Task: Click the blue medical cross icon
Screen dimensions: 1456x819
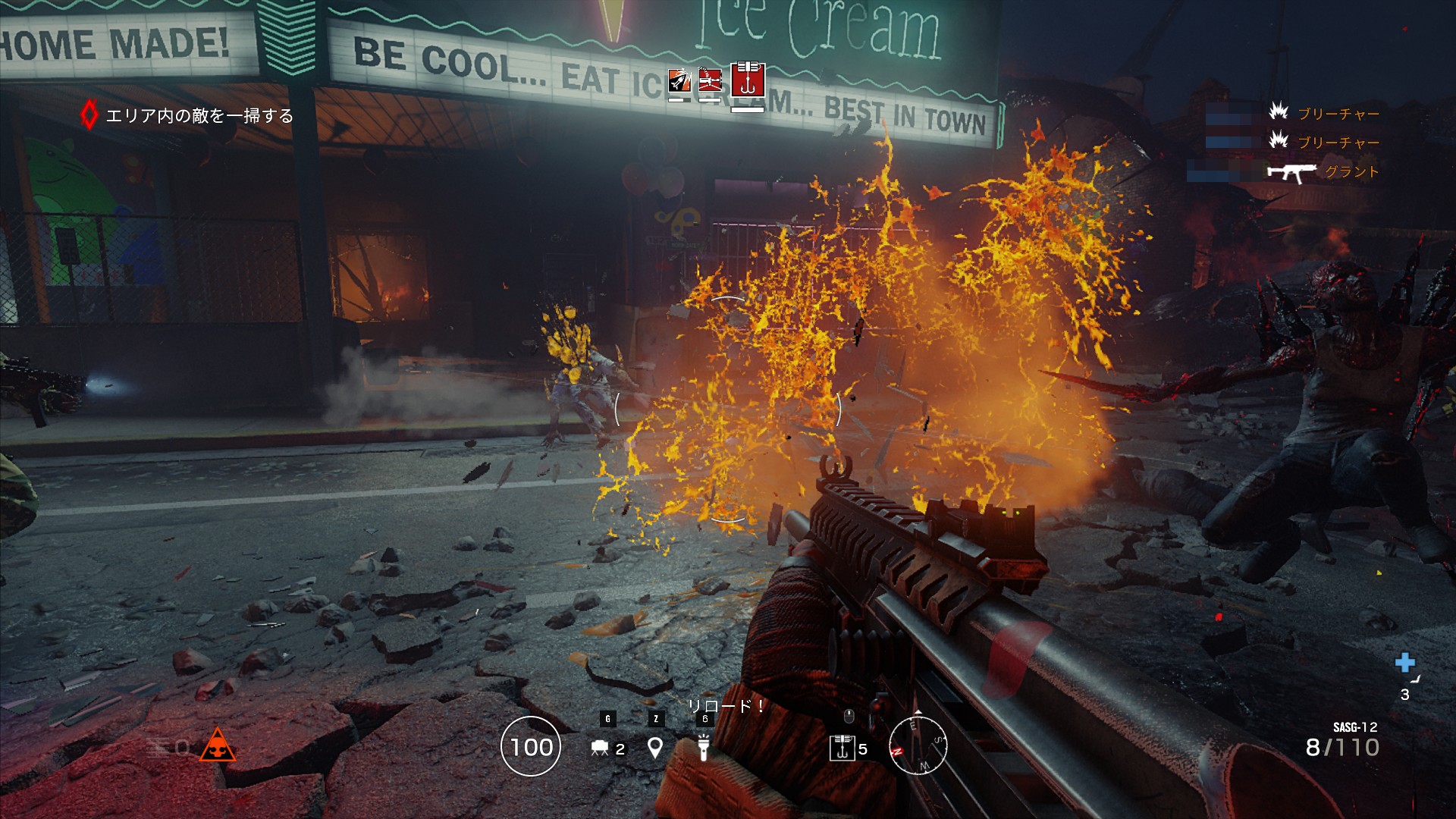Action: (x=1404, y=663)
